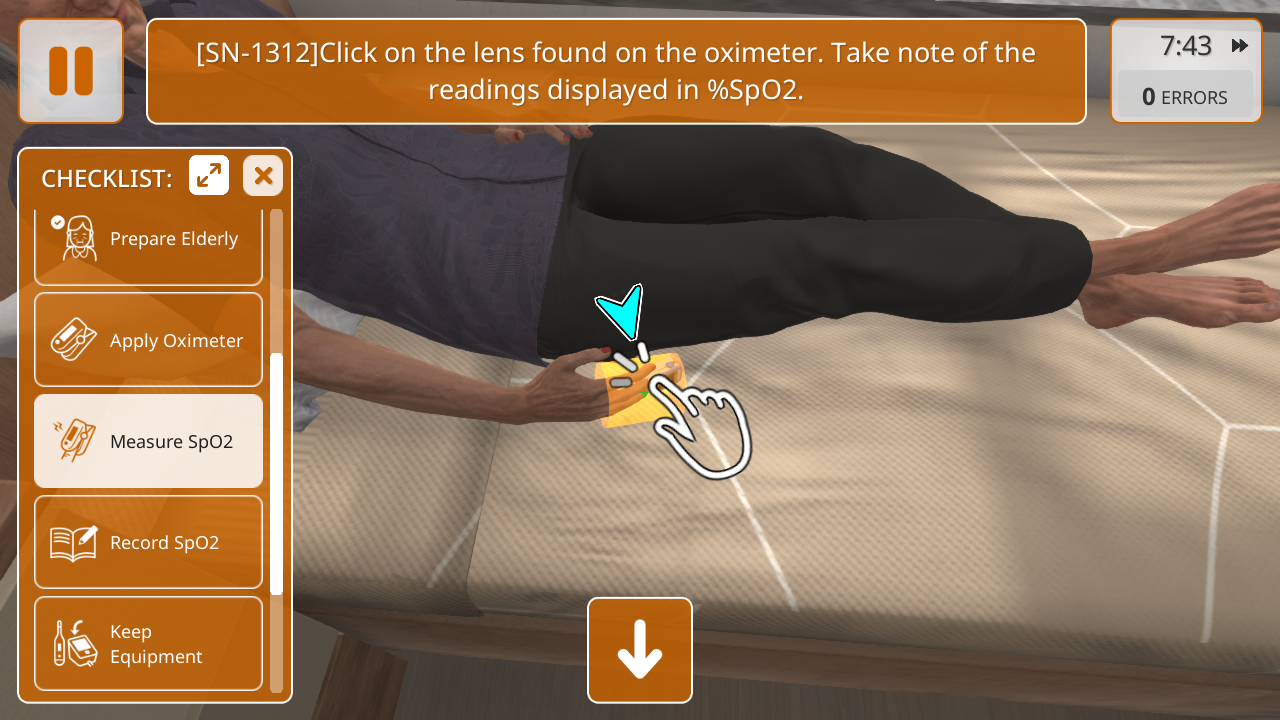Screen dimensions: 1280x720
Task: Pause the simulation
Action: click(71, 71)
